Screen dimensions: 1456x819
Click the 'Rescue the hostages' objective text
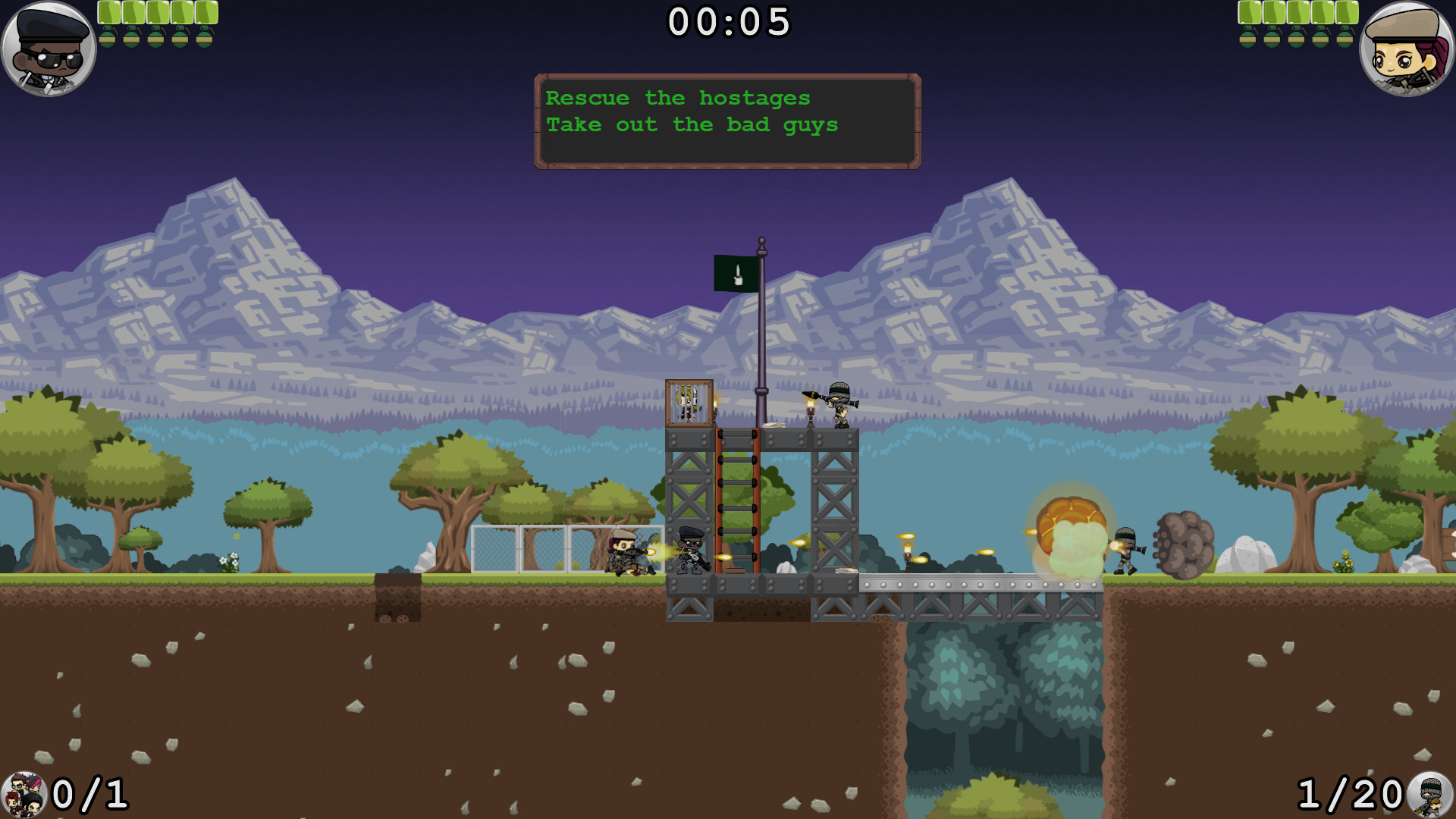(679, 97)
